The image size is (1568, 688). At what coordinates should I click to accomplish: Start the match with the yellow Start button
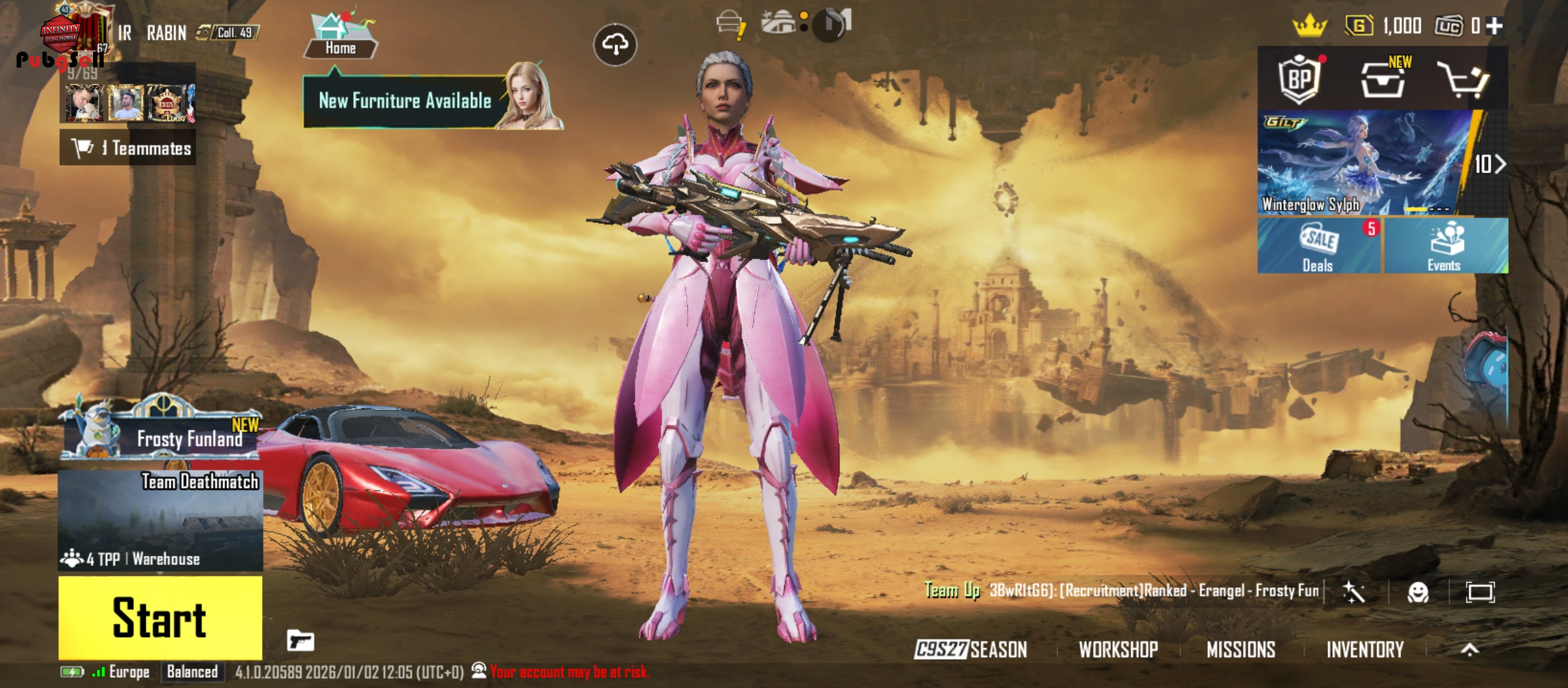[x=160, y=617]
